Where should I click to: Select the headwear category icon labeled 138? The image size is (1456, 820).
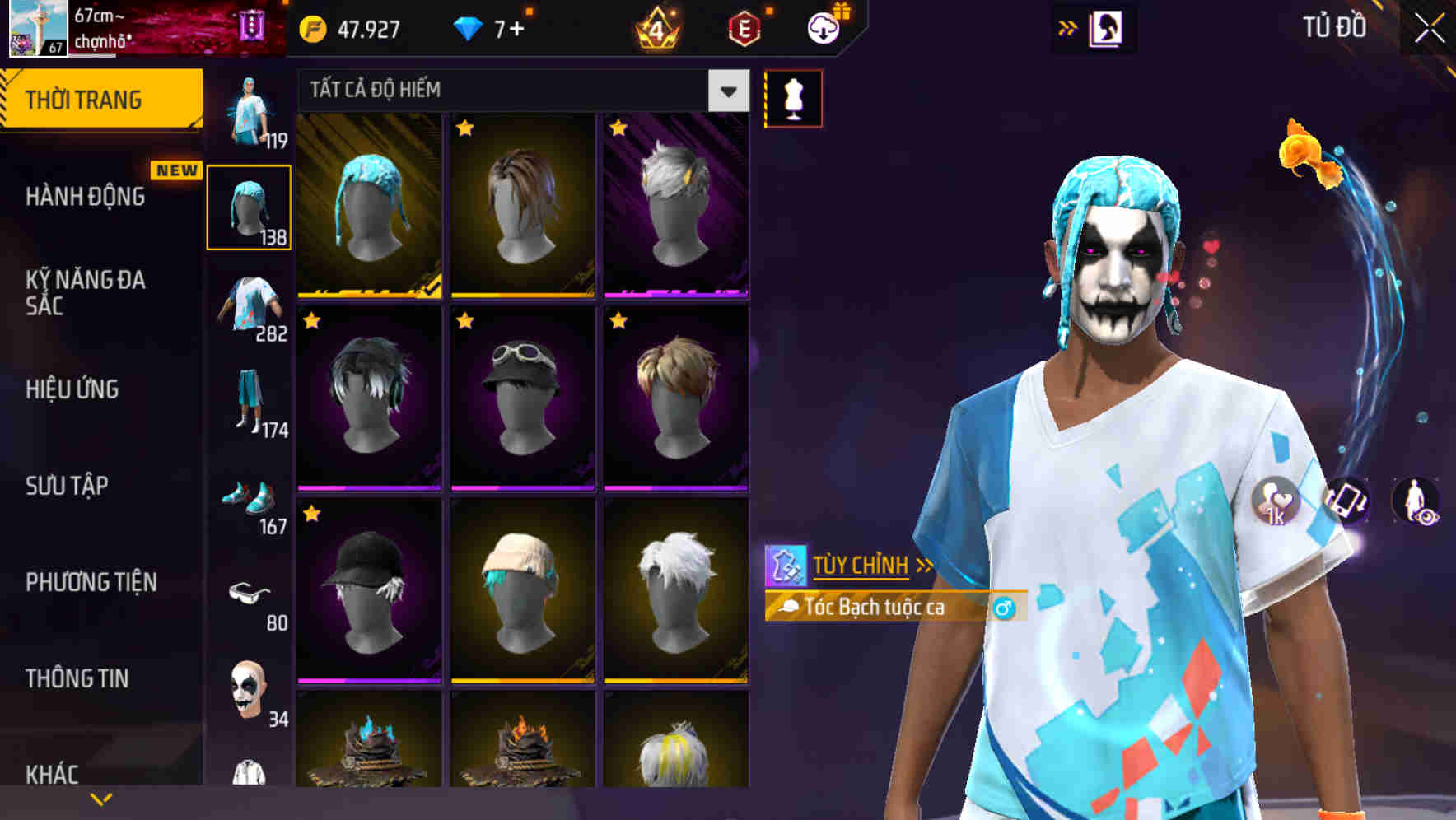click(x=248, y=206)
